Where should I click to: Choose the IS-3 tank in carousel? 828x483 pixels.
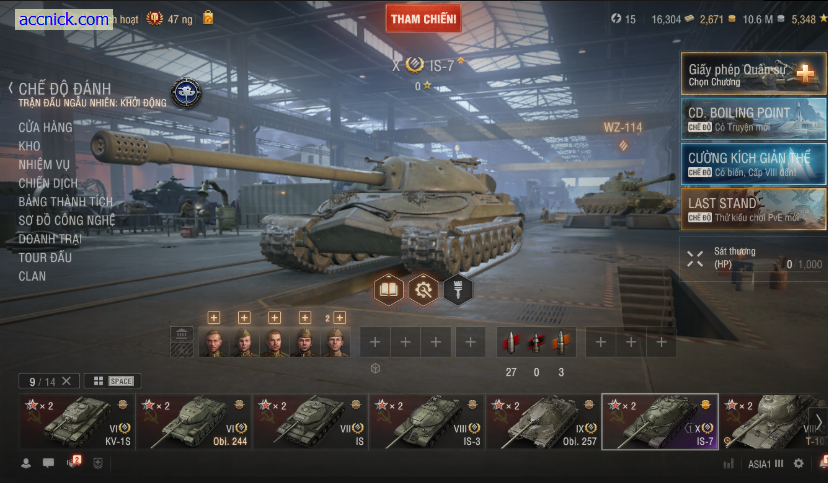426,421
